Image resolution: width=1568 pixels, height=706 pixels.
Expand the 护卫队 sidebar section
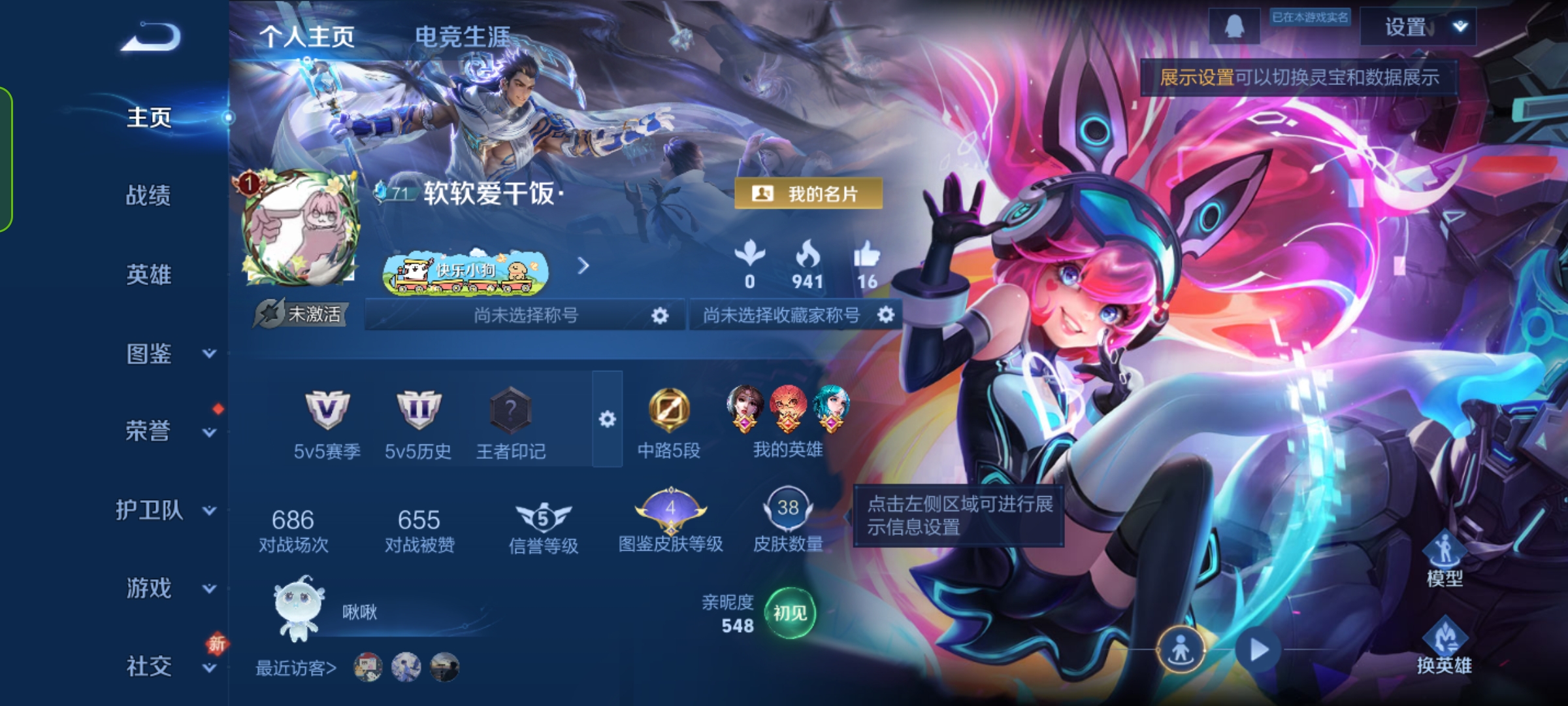click(x=165, y=510)
